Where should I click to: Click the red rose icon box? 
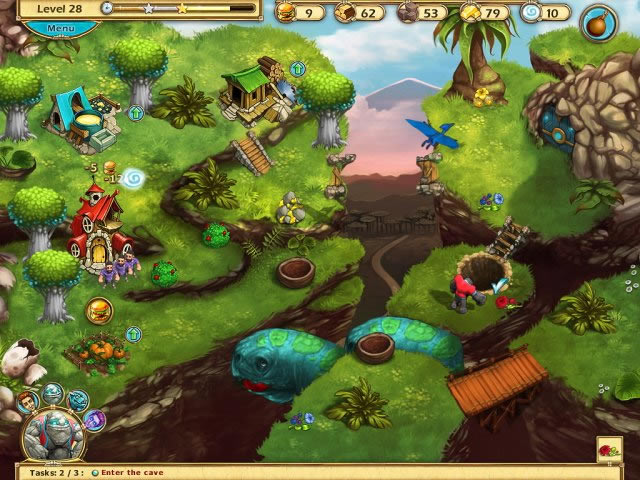610,449
